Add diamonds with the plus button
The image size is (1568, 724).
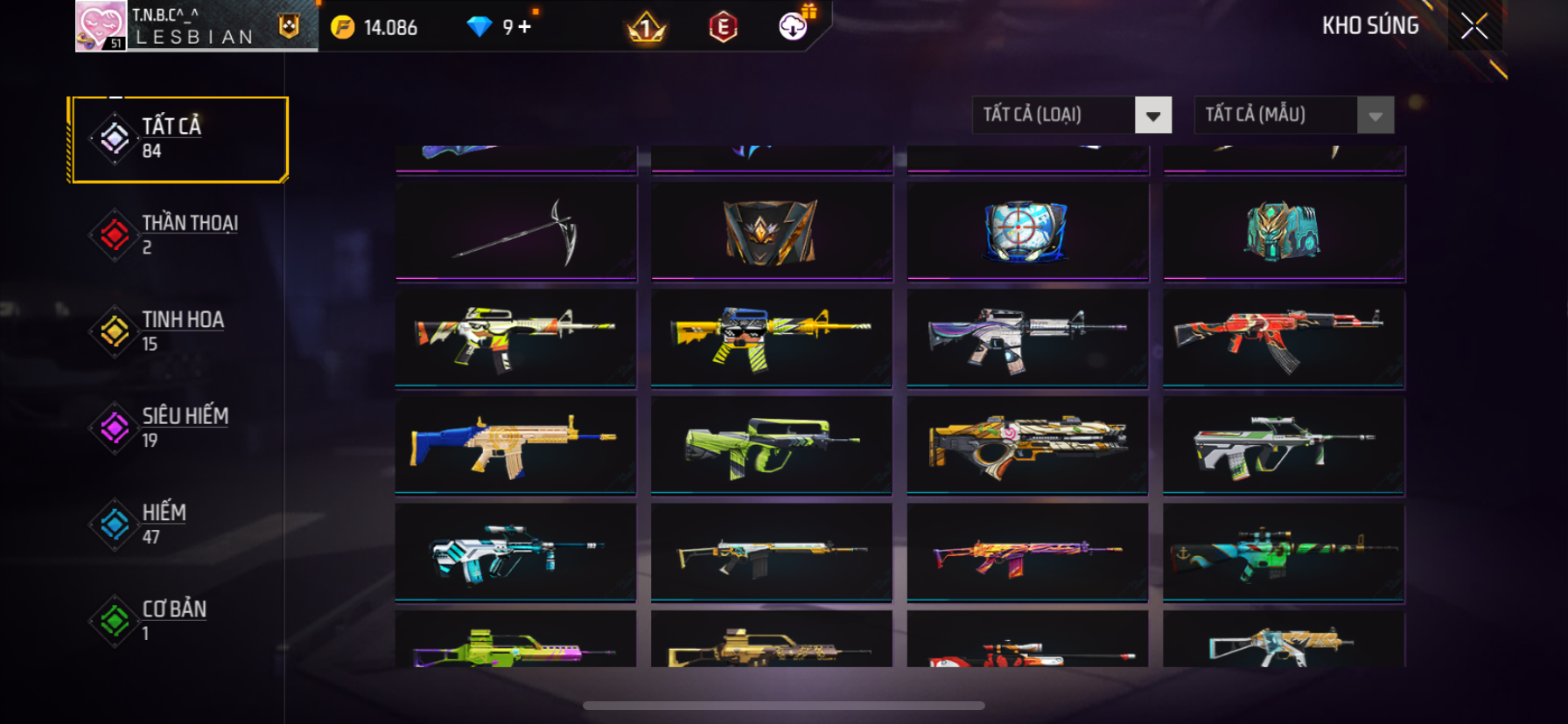tap(525, 27)
